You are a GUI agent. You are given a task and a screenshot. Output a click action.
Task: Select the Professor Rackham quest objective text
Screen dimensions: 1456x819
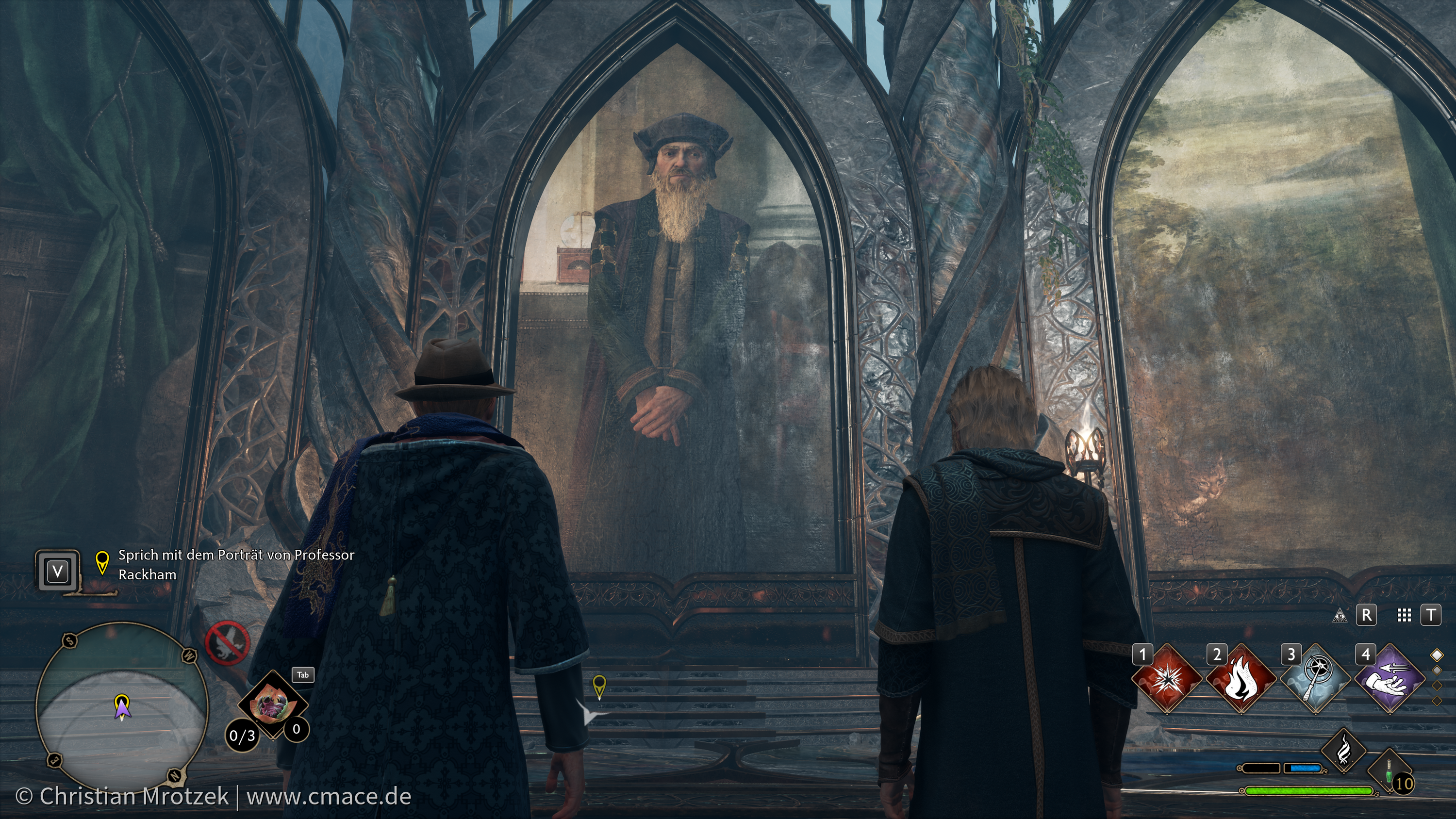236,565
